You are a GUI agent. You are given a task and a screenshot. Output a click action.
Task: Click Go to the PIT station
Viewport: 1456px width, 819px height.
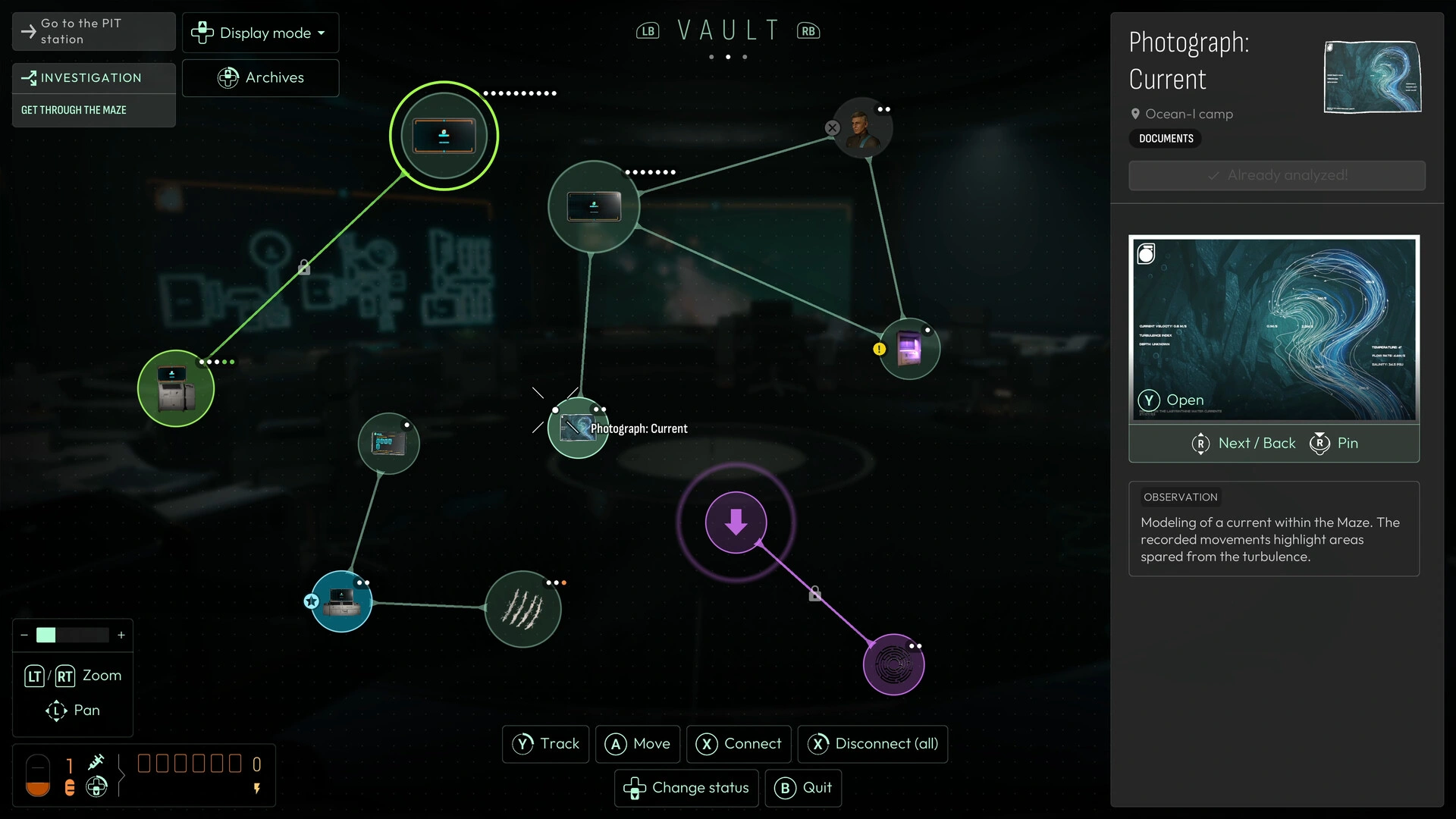pyautogui.click(x=93, y=31)
